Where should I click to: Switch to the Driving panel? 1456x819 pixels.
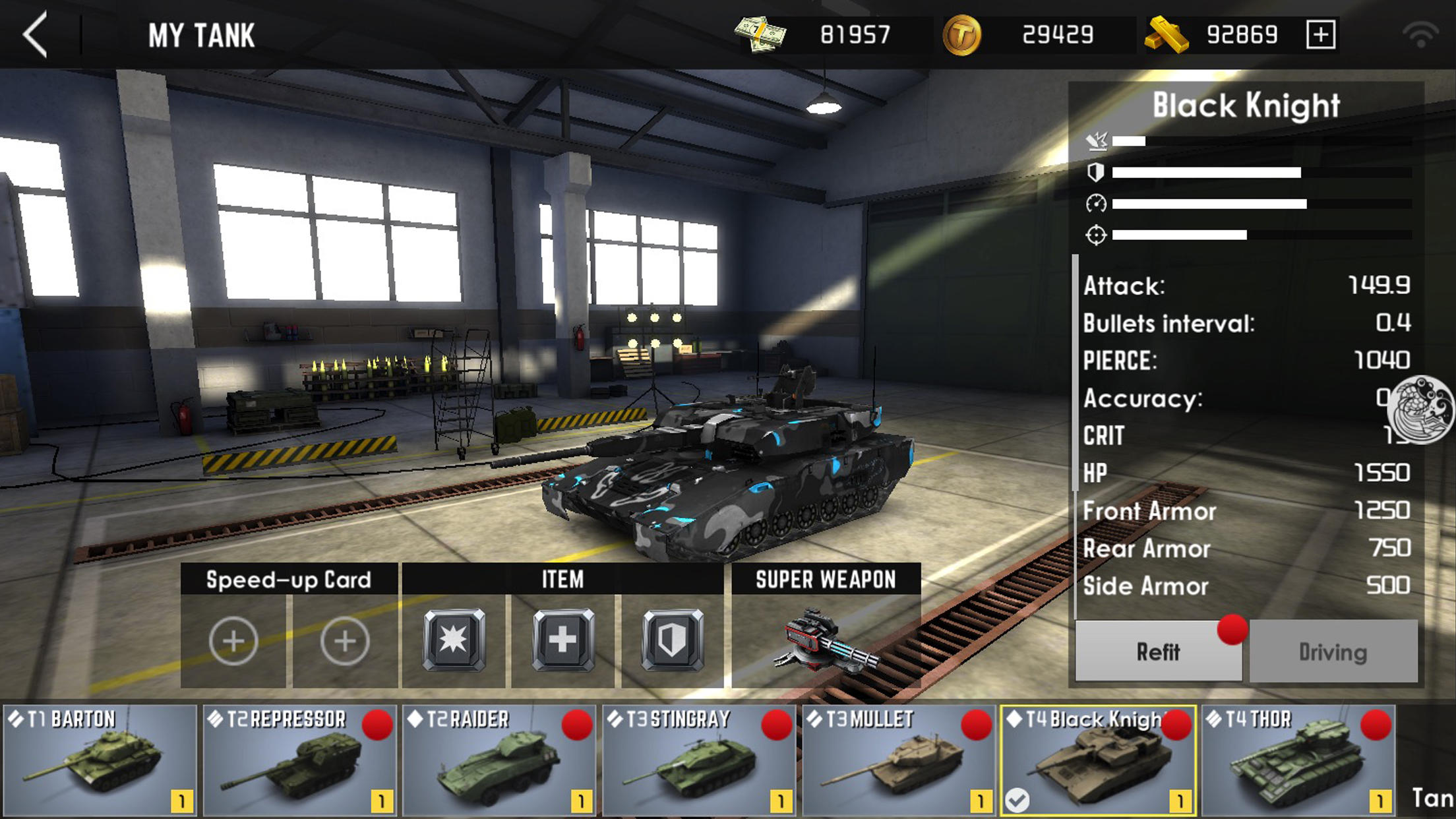[x=1333, y=653]
